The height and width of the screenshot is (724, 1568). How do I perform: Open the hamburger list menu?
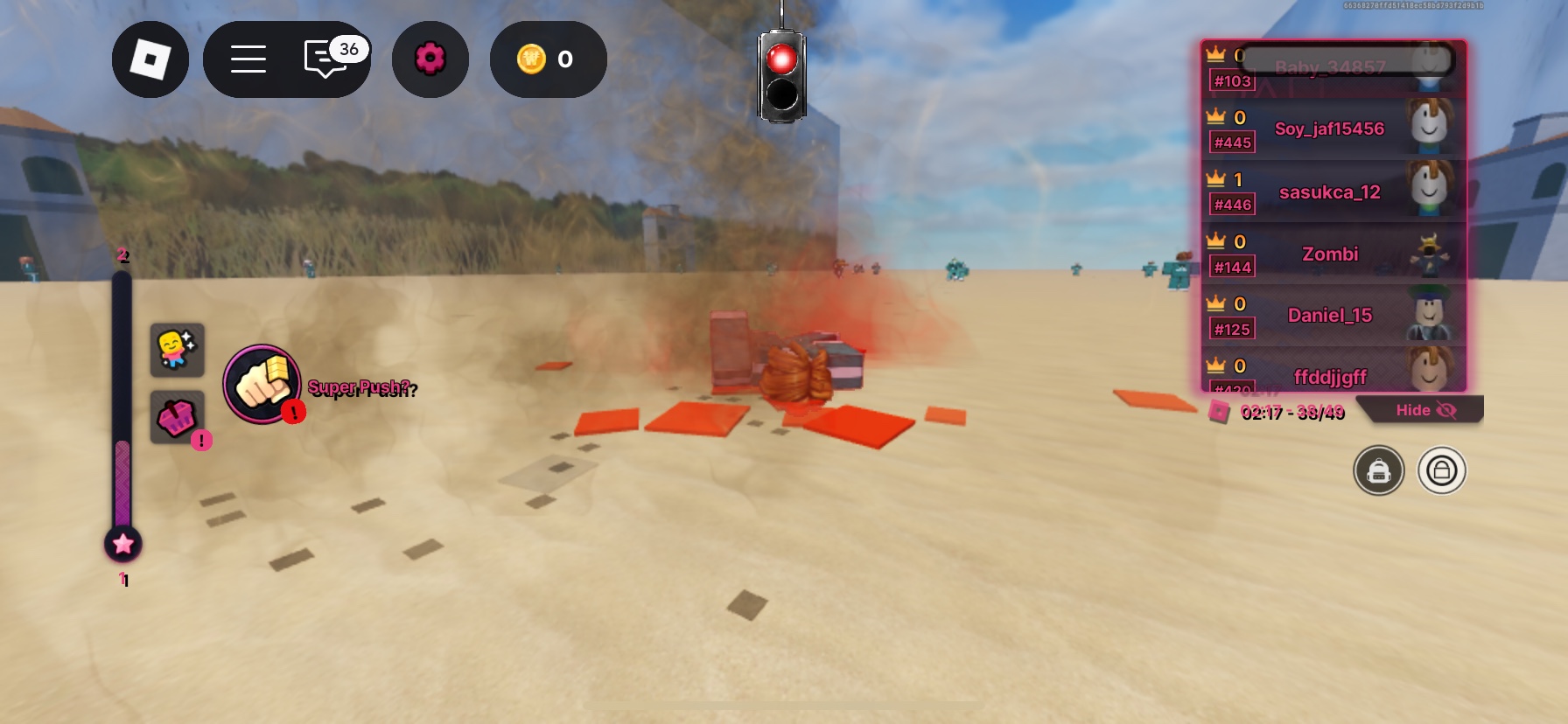(x=248, y=59)
